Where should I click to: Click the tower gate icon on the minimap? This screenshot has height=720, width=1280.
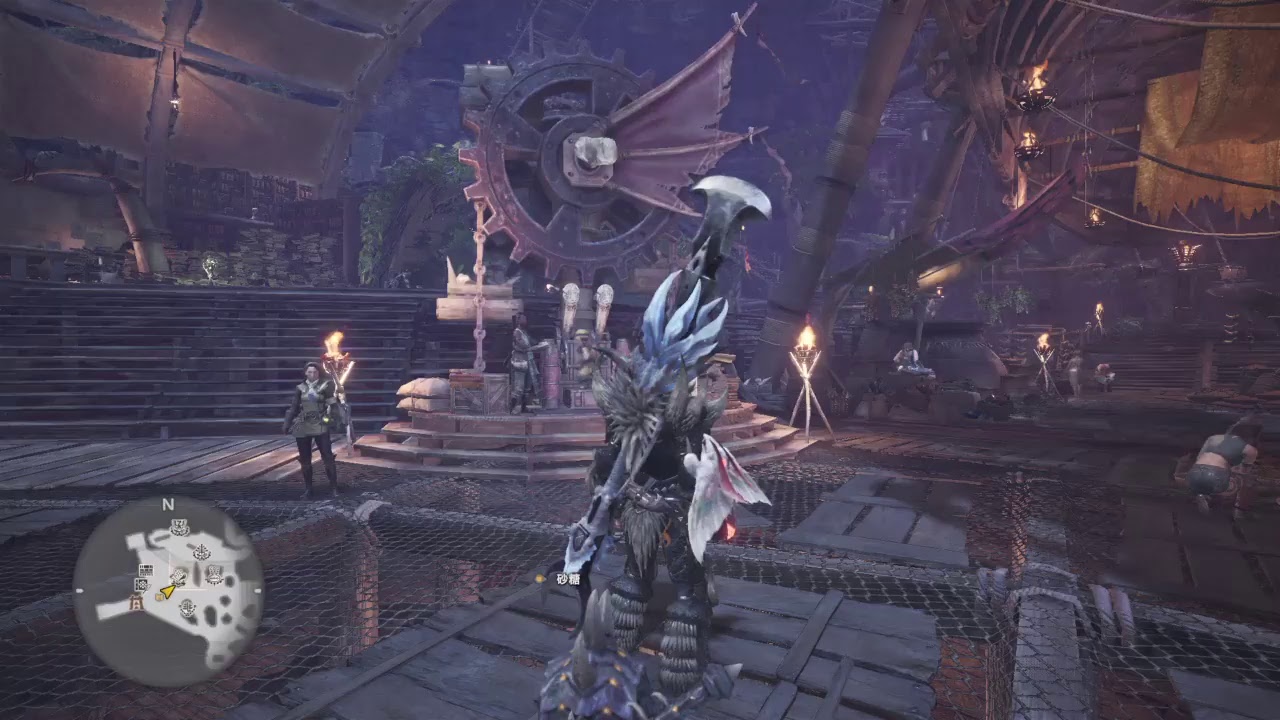135,603
